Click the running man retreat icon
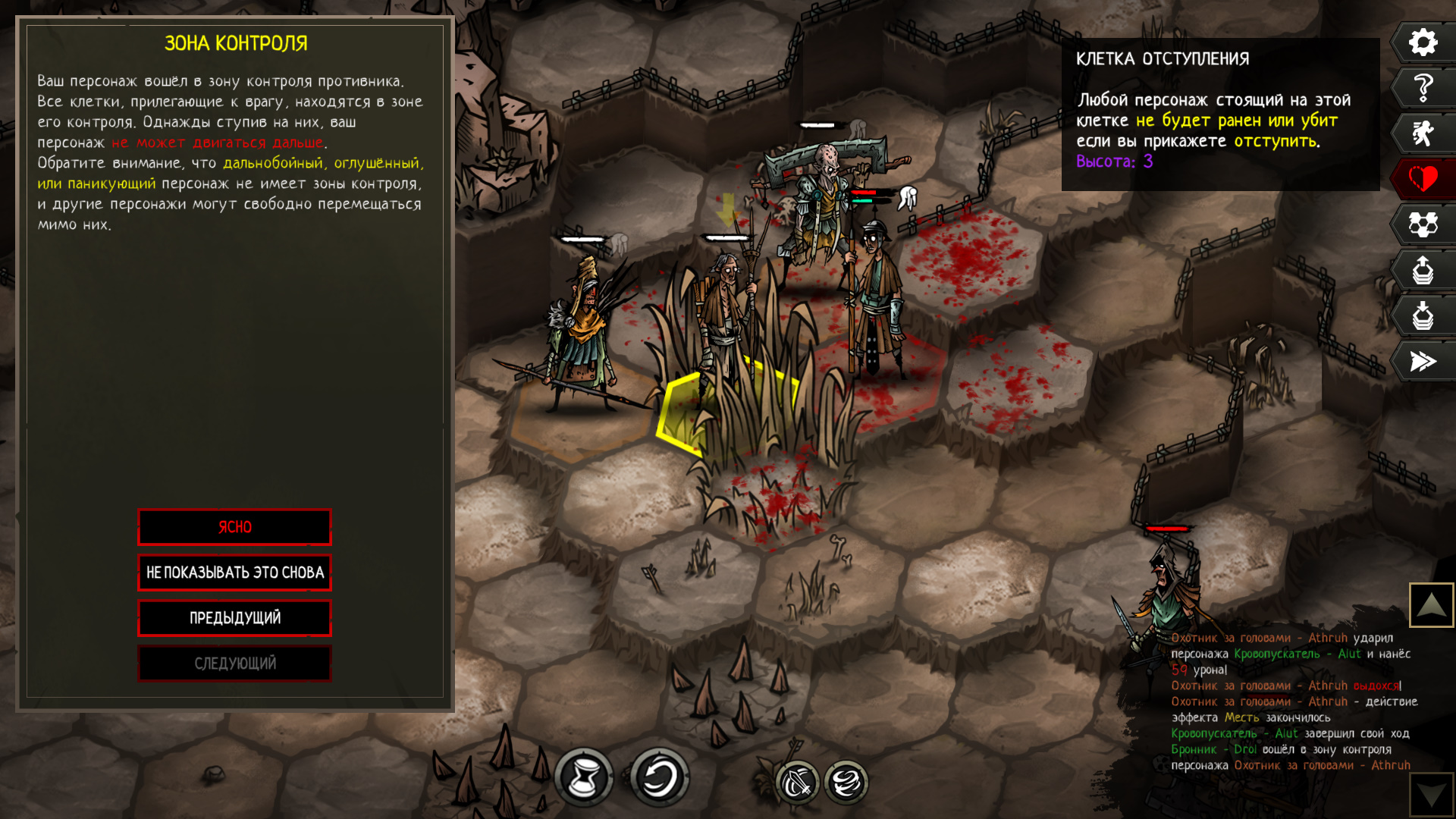The height and width of the screenshot is (819, 1456). (x=1423, y=133)
